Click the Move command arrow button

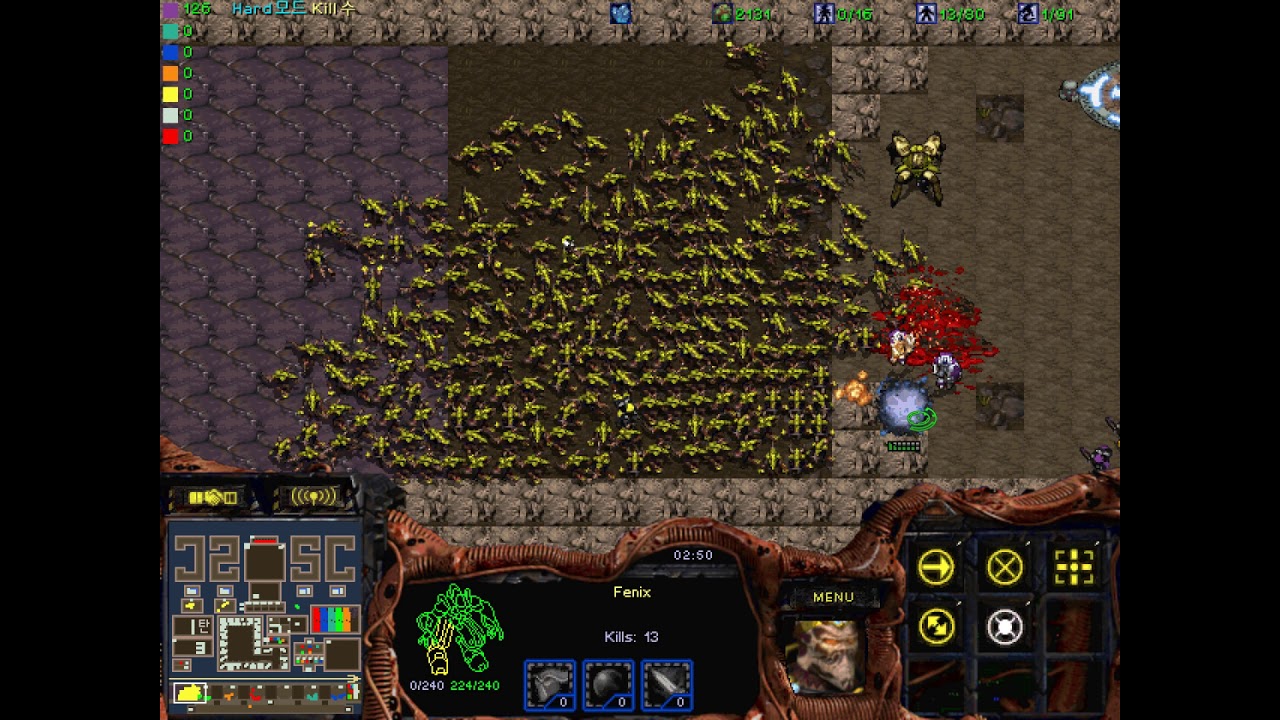coord(936,568)
